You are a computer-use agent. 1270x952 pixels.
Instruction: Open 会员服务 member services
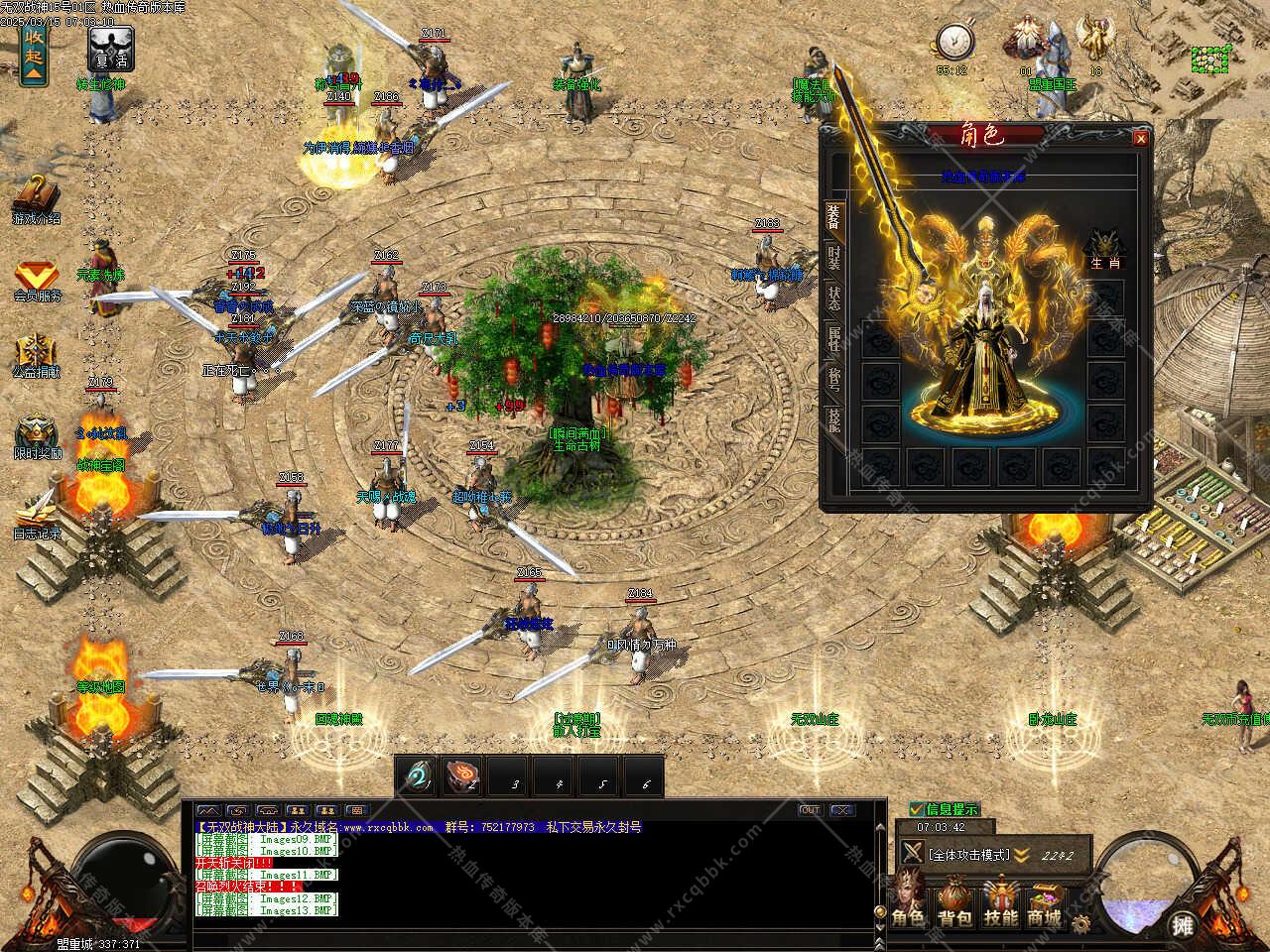coord(37,281)
